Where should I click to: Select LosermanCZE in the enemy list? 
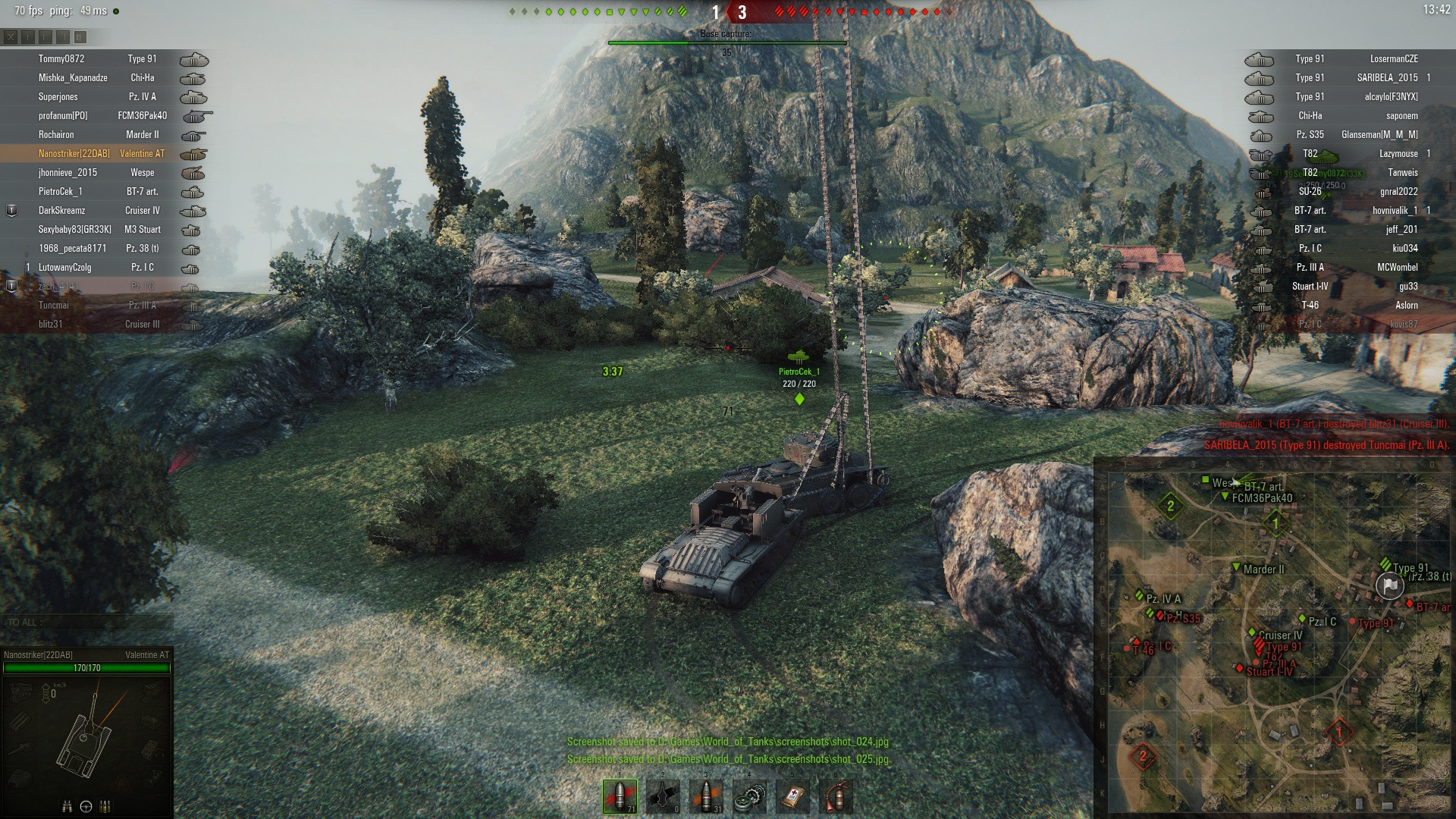coord(1394,59)
